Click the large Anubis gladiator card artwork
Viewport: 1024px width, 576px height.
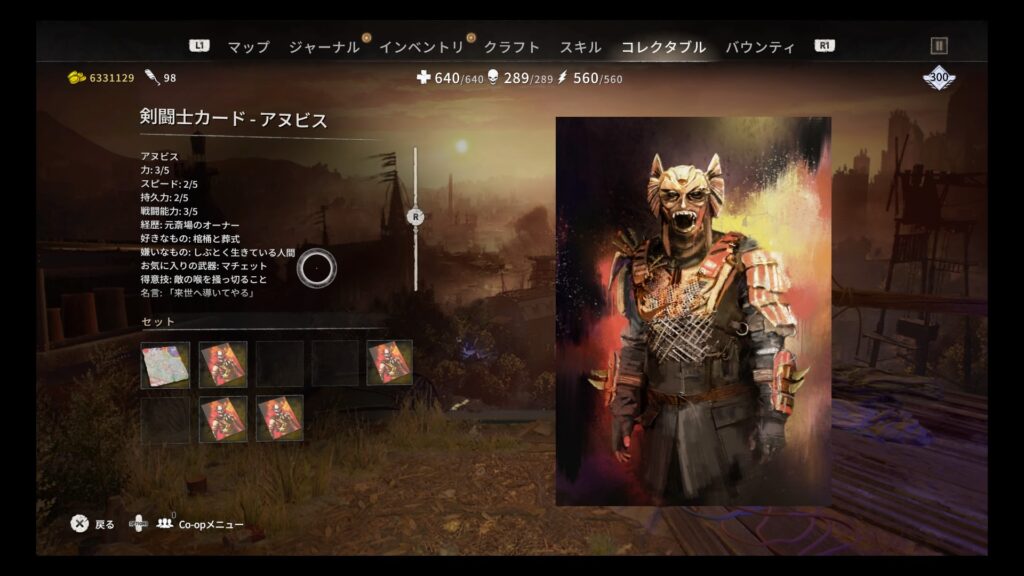tap(693, 311)
